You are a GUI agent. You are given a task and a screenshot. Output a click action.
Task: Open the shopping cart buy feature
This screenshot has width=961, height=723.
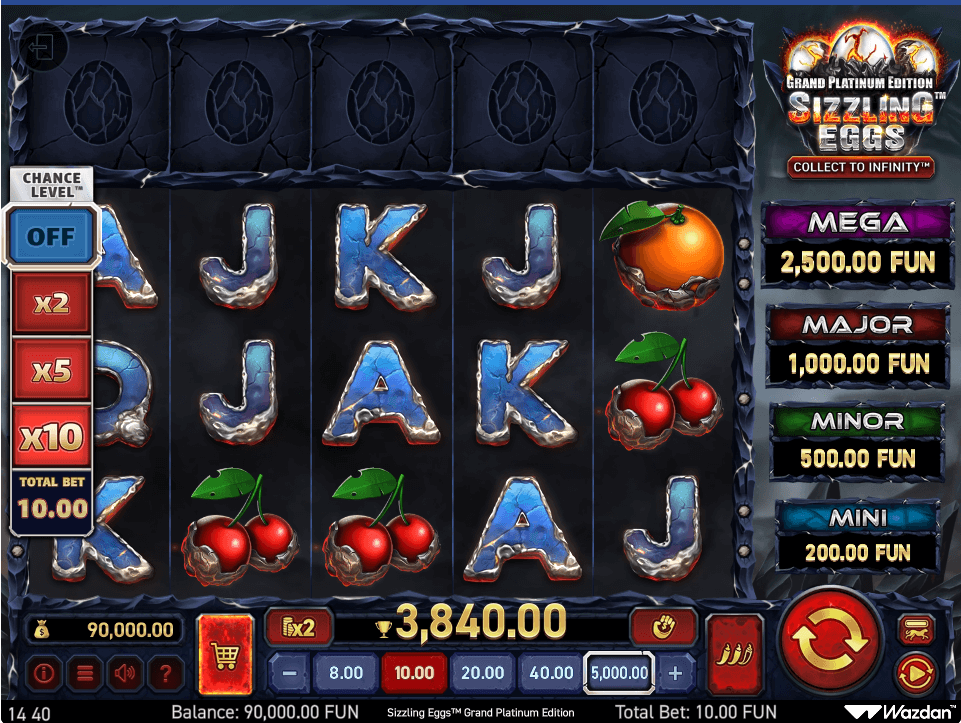(226, 655)
